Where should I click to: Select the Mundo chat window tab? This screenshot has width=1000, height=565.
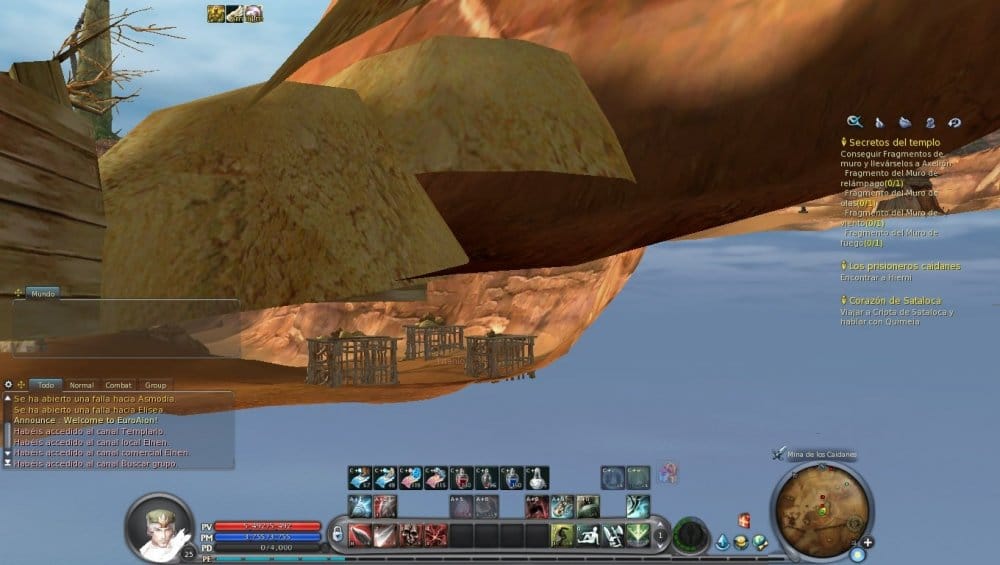pos(42,294)
